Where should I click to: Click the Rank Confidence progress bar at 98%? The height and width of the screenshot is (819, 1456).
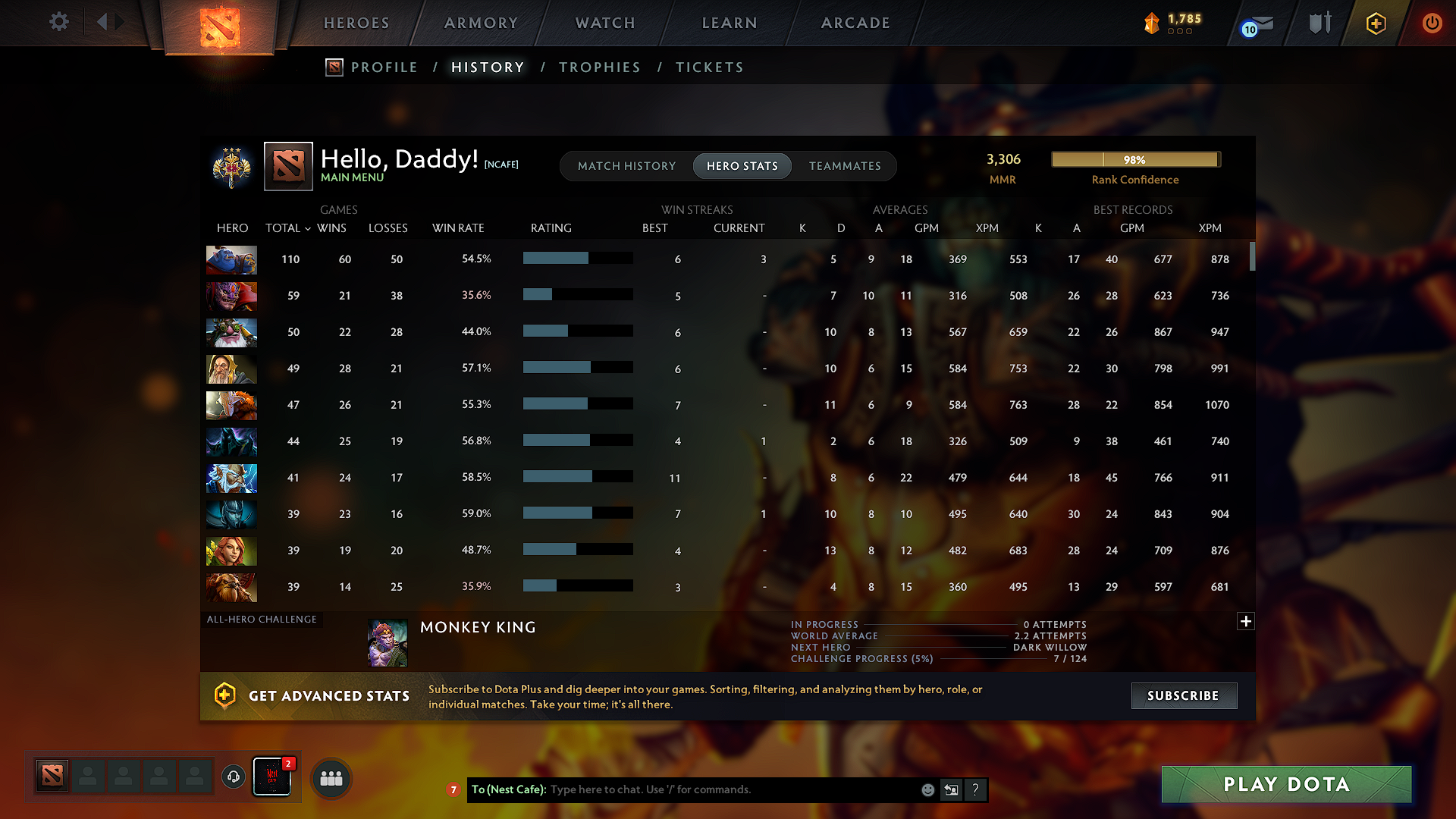click(x=1135, y=159)
